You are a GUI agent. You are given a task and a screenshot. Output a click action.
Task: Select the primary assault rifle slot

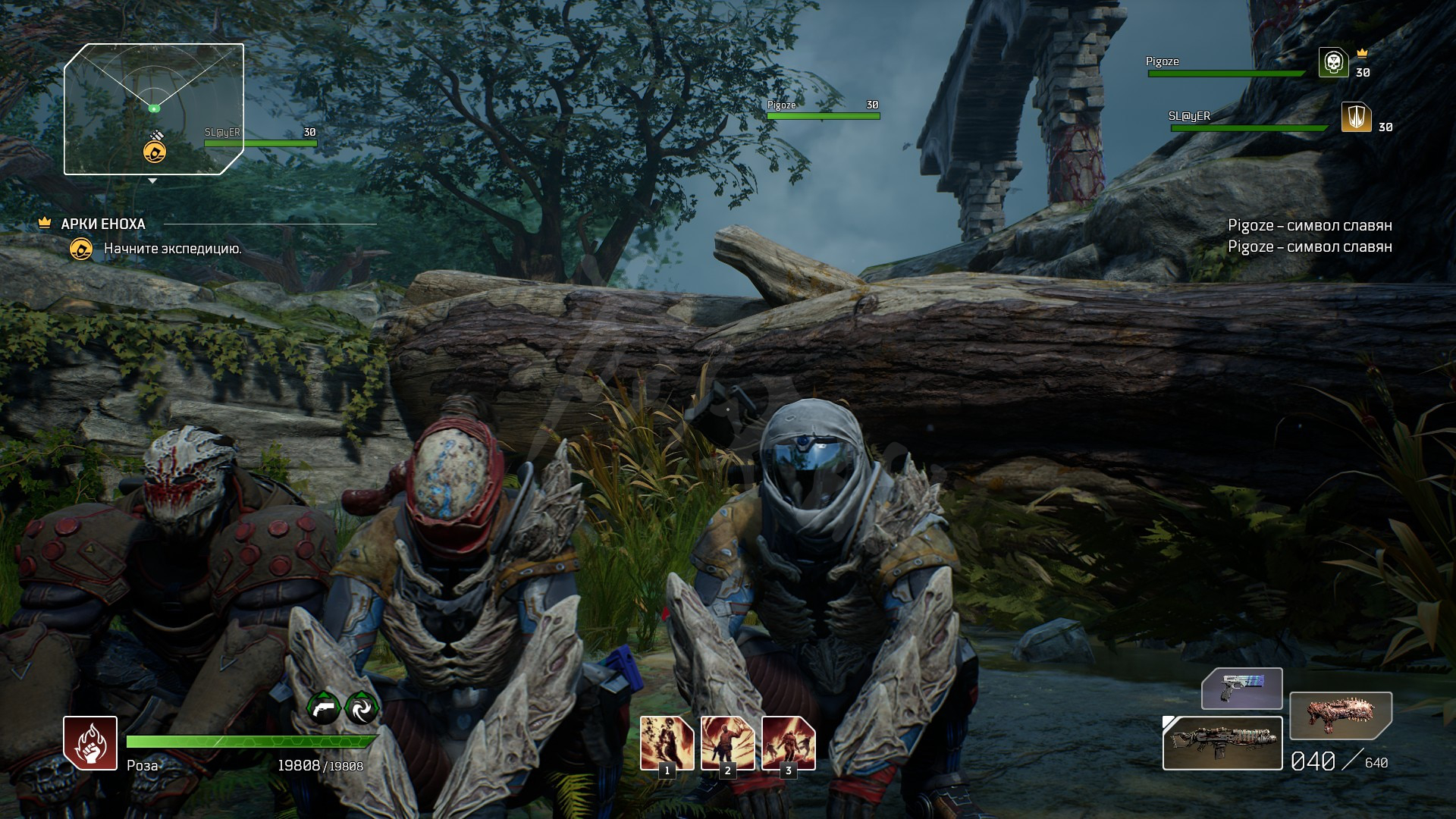(1222, 743)
